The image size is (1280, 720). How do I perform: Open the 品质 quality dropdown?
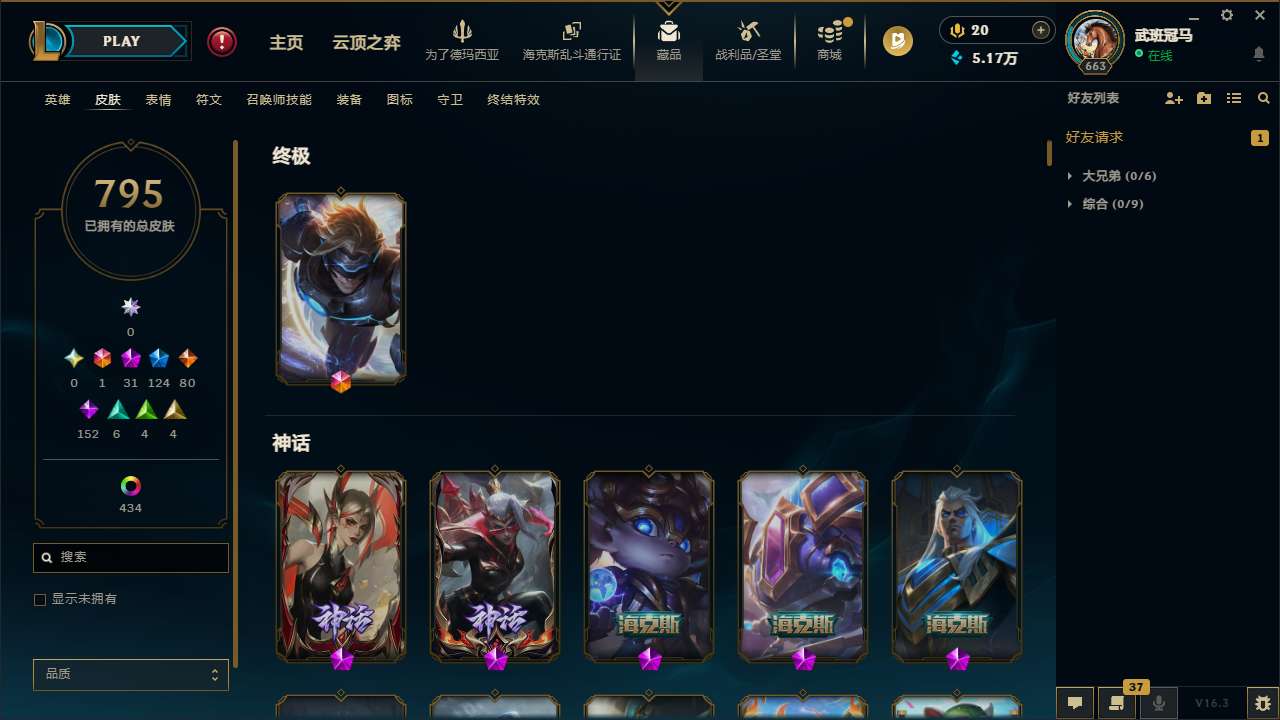[130, 674]
